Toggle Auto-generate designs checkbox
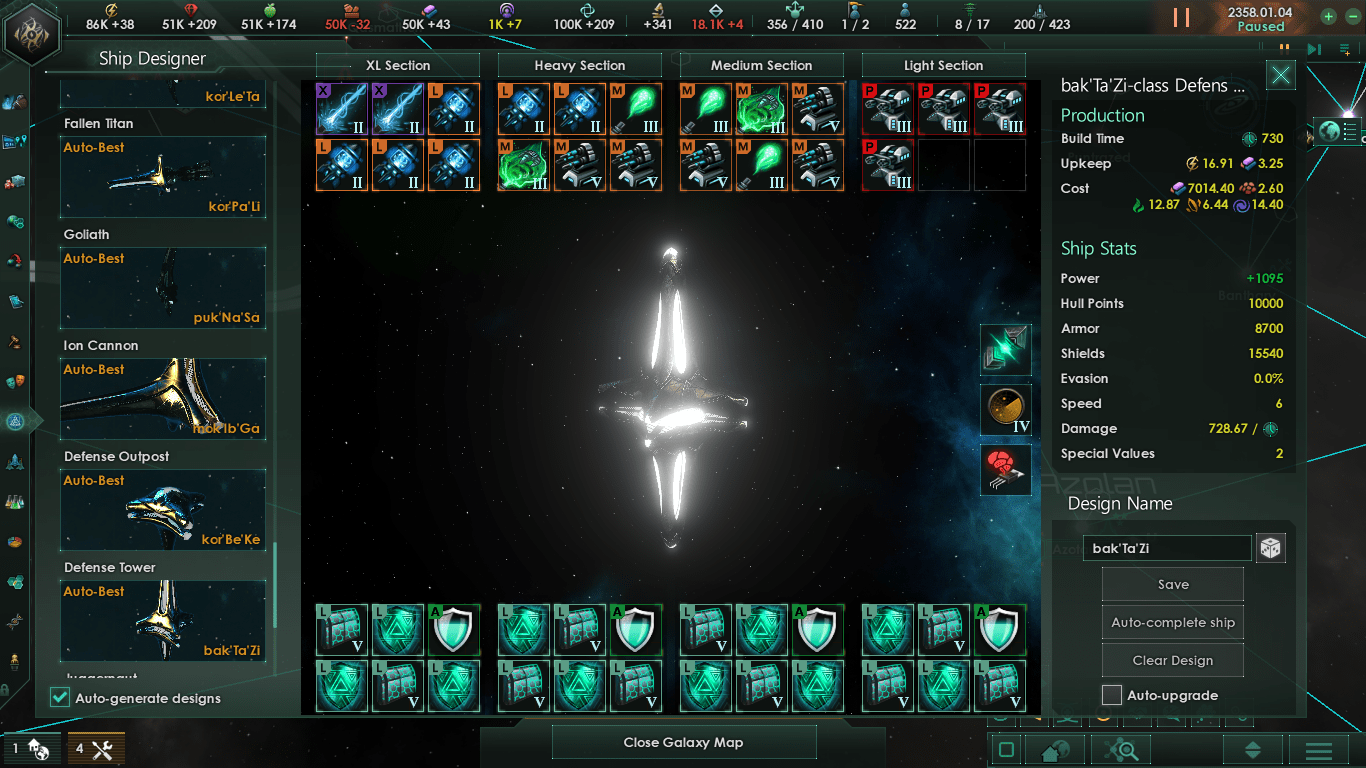The image size is (1366, 768). [x=60, y=698]
